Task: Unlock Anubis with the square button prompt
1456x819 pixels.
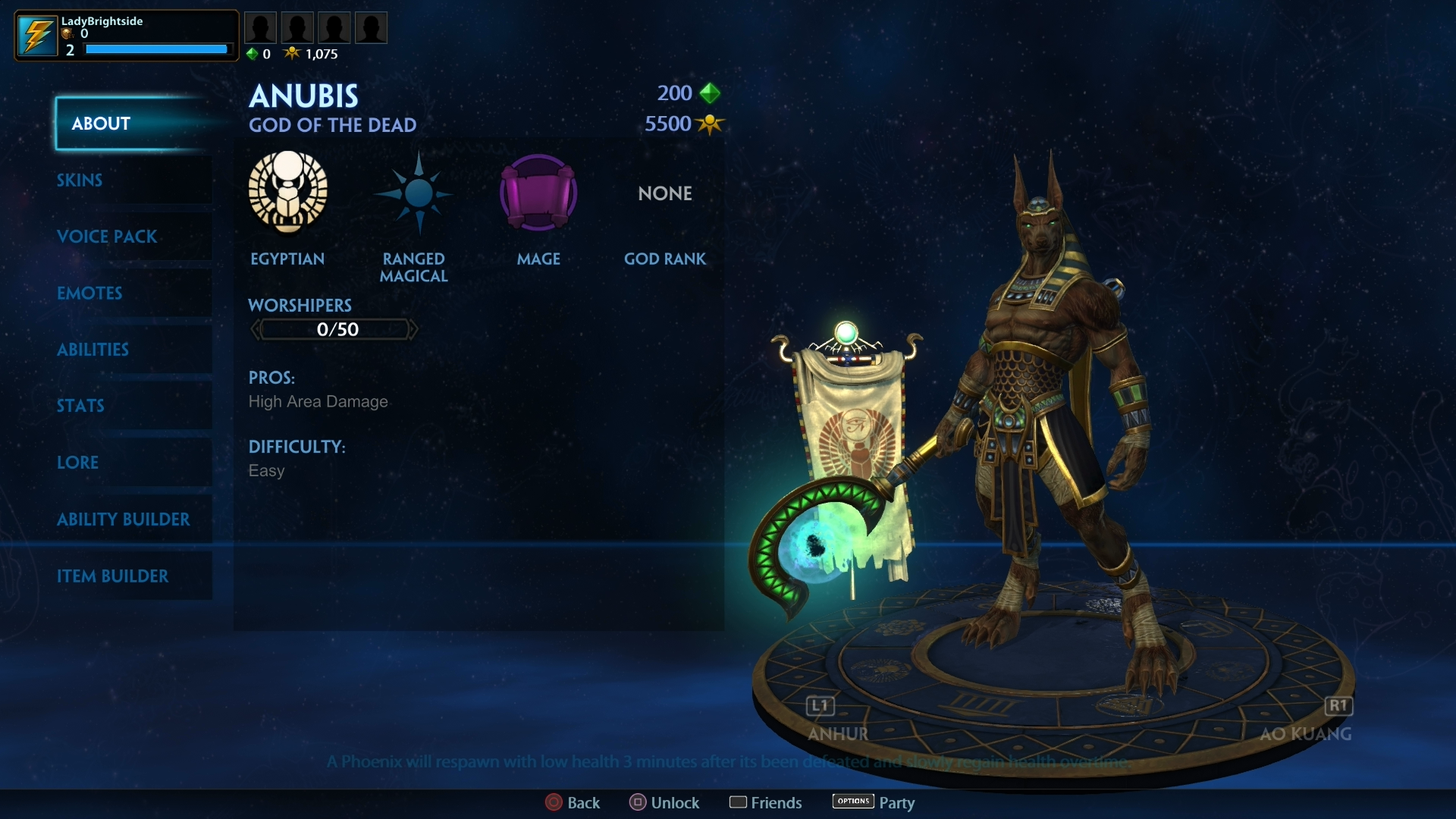Action: click(x=664, y=802)
